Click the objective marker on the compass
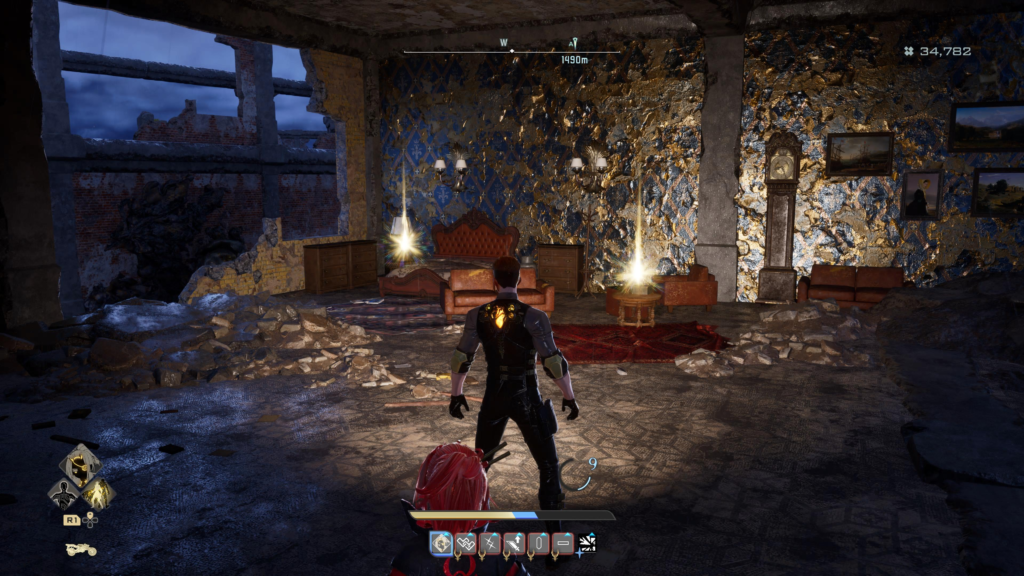 pos(574,44)
